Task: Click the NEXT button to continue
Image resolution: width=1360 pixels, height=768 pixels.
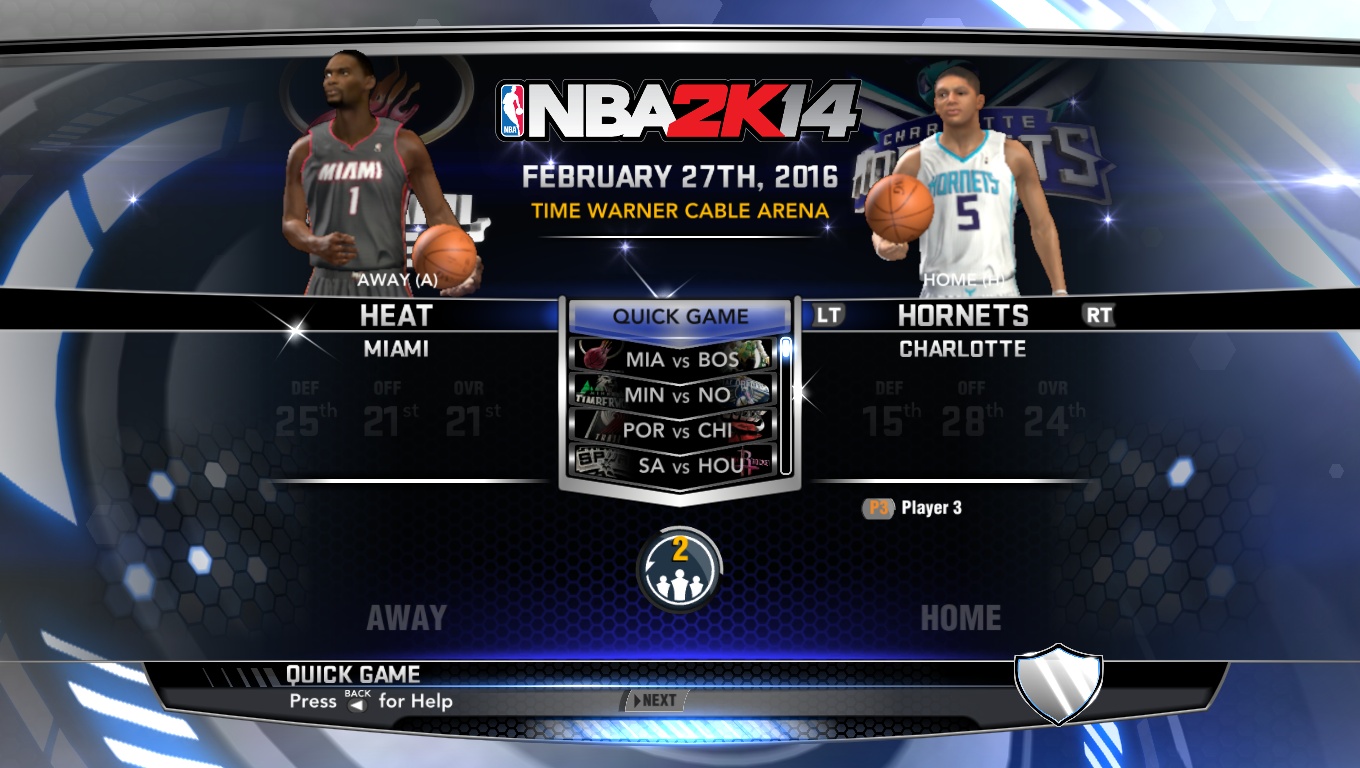Action: coord(657,701)
